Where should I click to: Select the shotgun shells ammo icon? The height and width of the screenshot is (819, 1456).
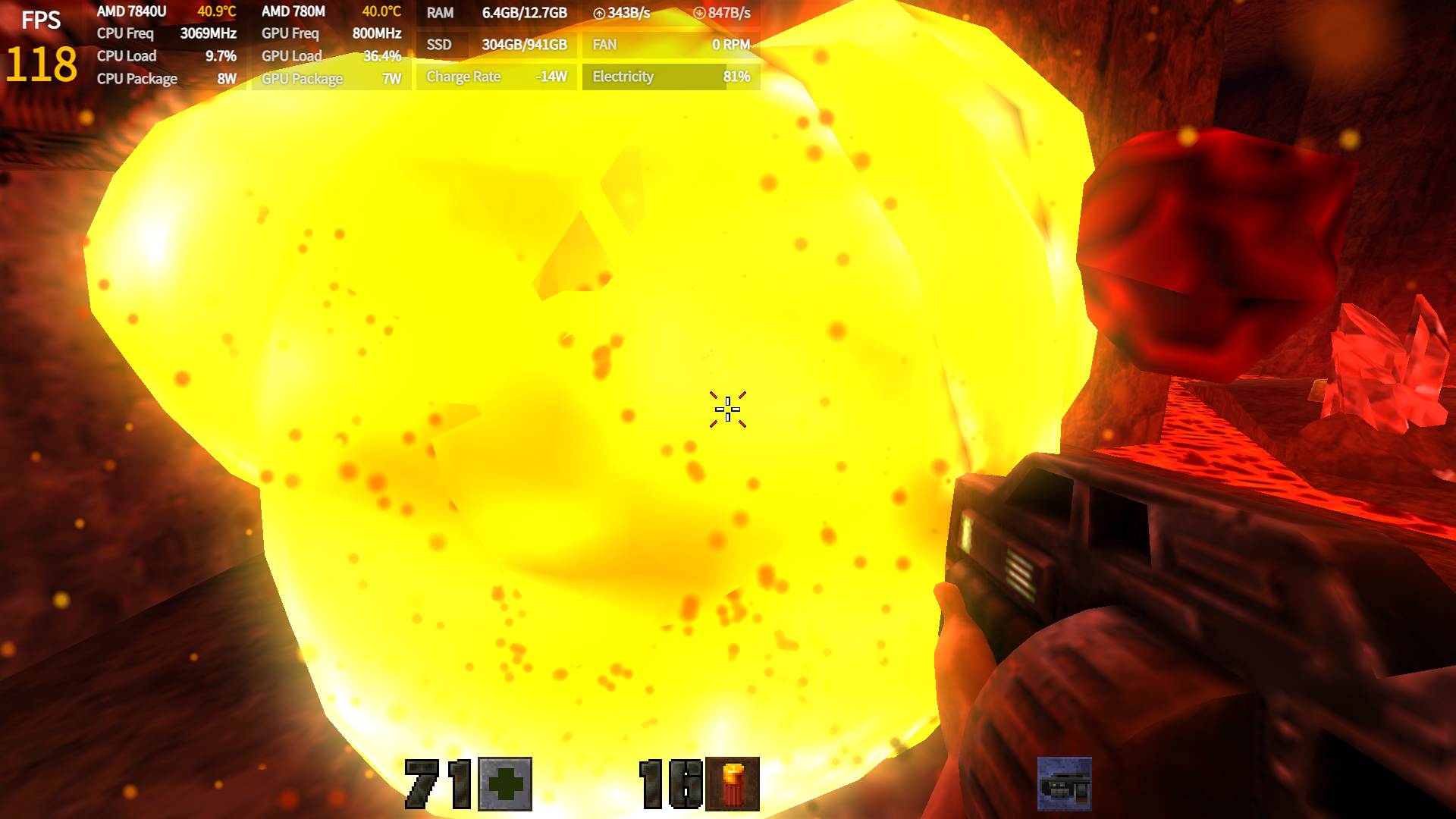[x=733, y=784]
